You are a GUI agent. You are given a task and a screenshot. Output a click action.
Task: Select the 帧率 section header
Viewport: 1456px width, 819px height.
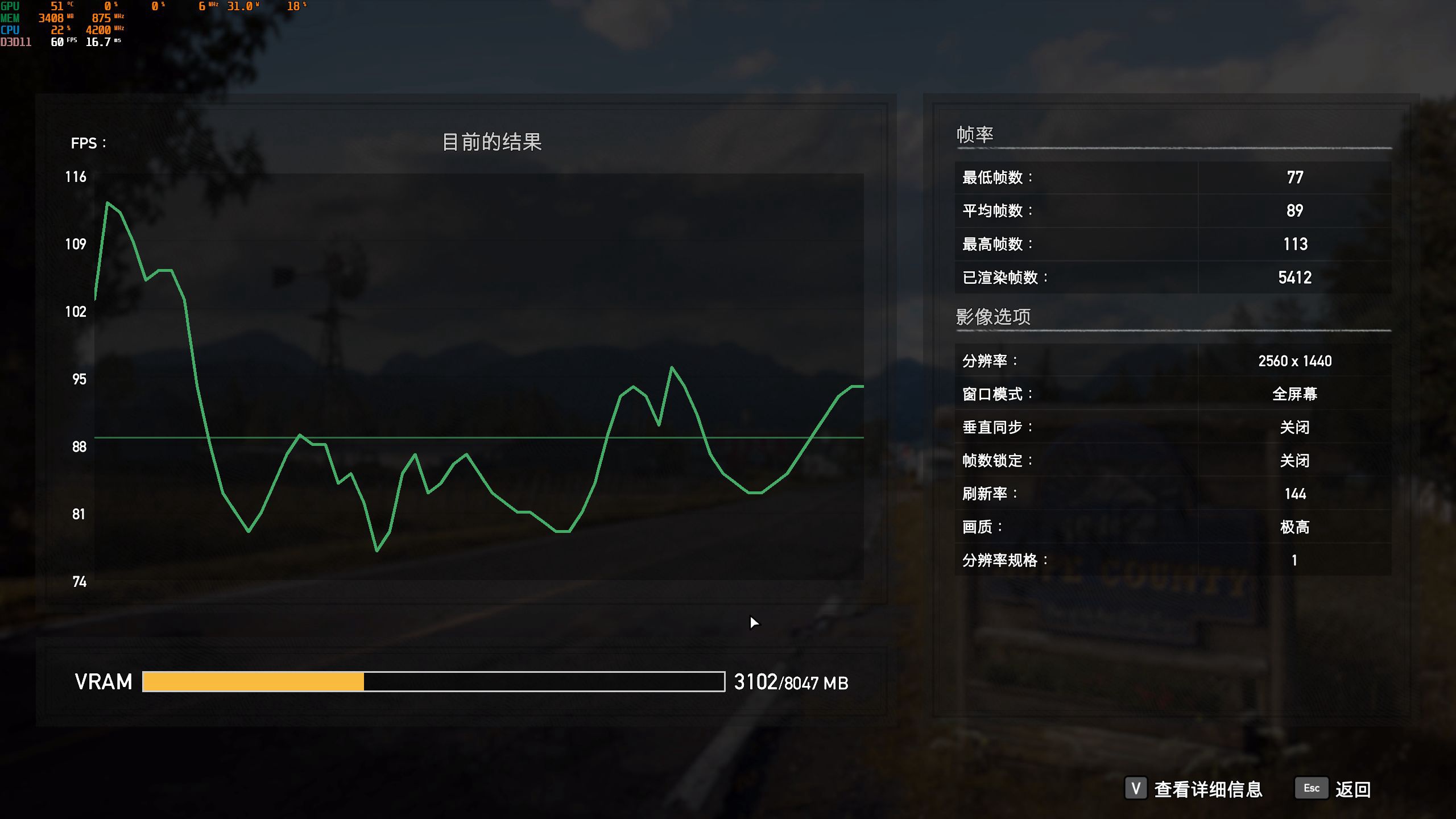(977, 135)
